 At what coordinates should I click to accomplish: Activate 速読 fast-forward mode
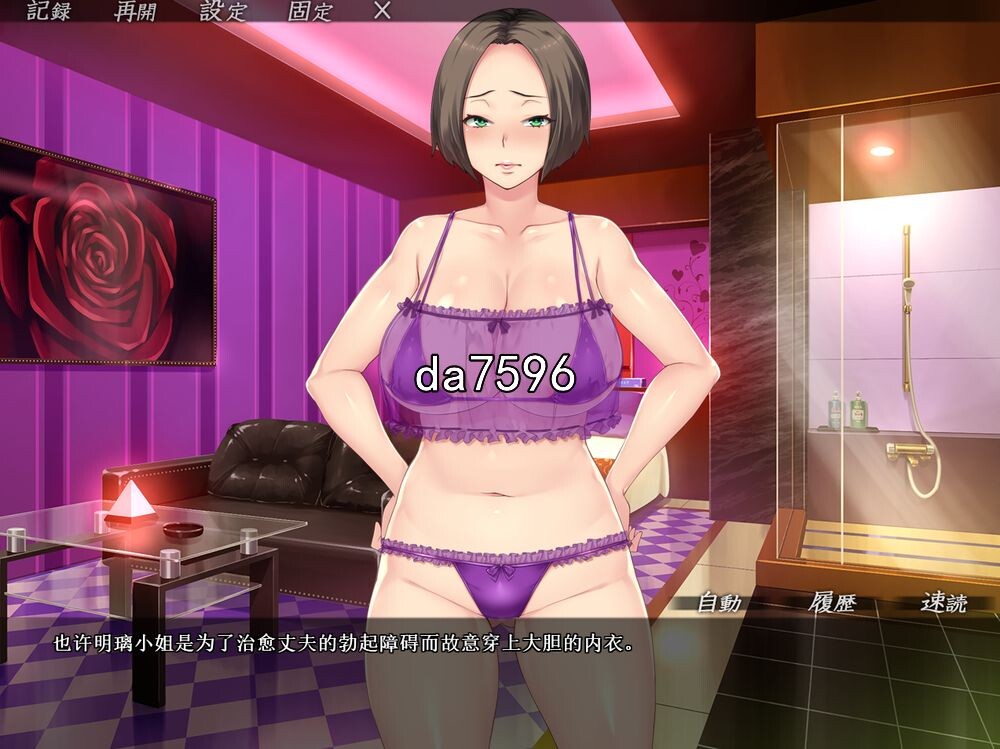point(945,603)
